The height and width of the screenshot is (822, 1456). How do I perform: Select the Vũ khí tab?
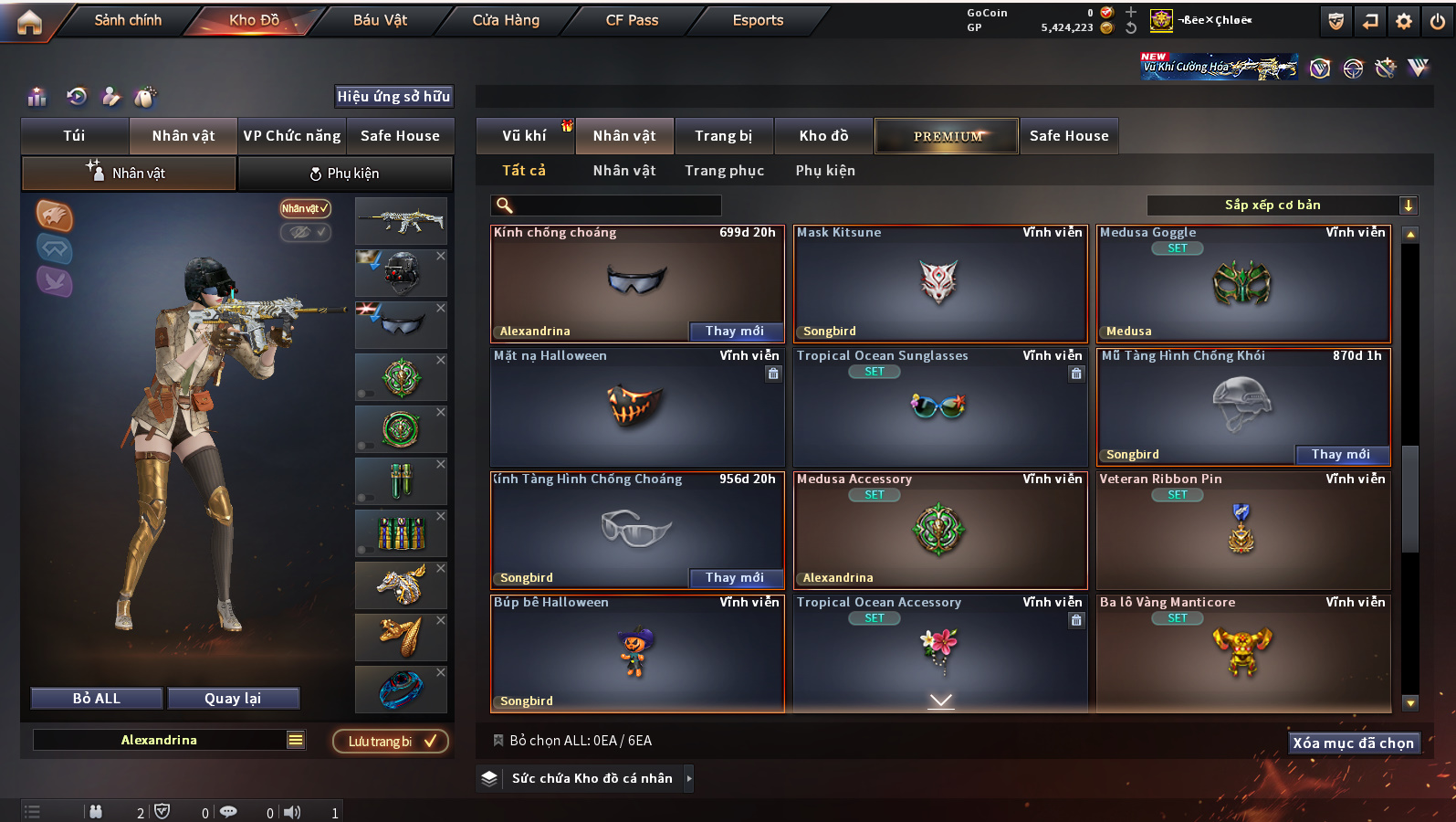524,136
